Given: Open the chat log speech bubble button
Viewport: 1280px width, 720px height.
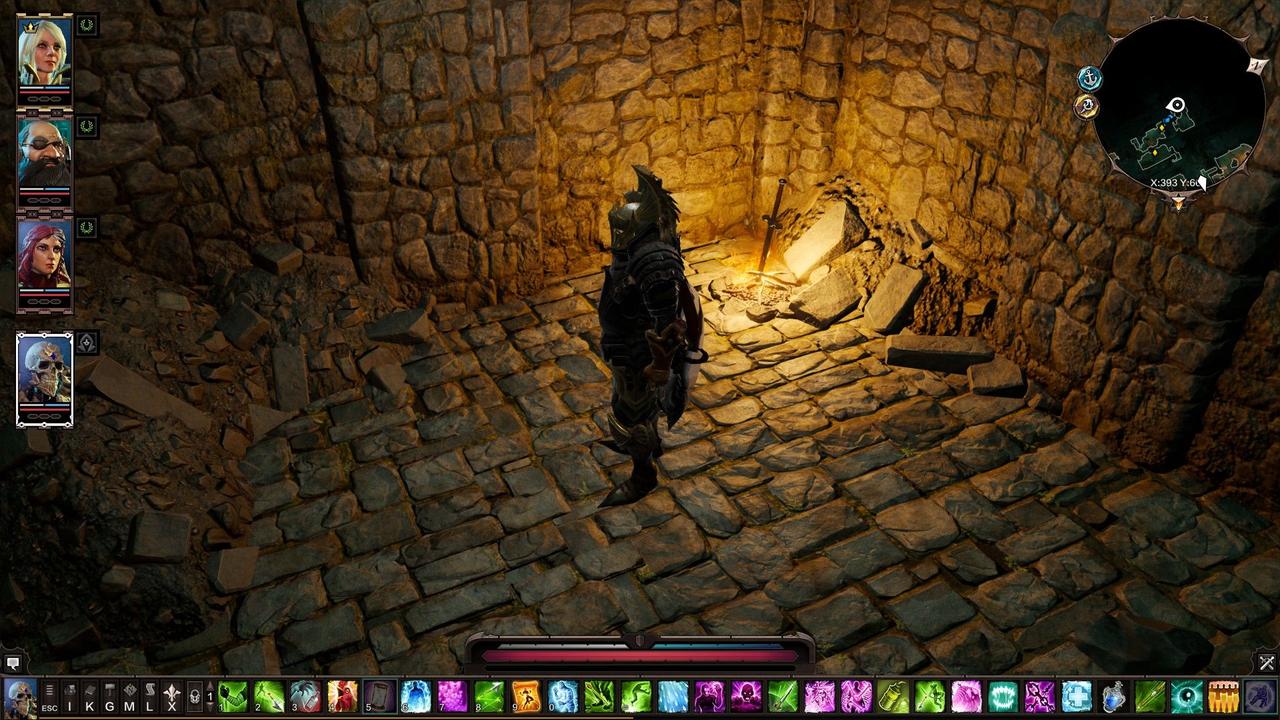Looking at the screenshot, I should [13, 663].
